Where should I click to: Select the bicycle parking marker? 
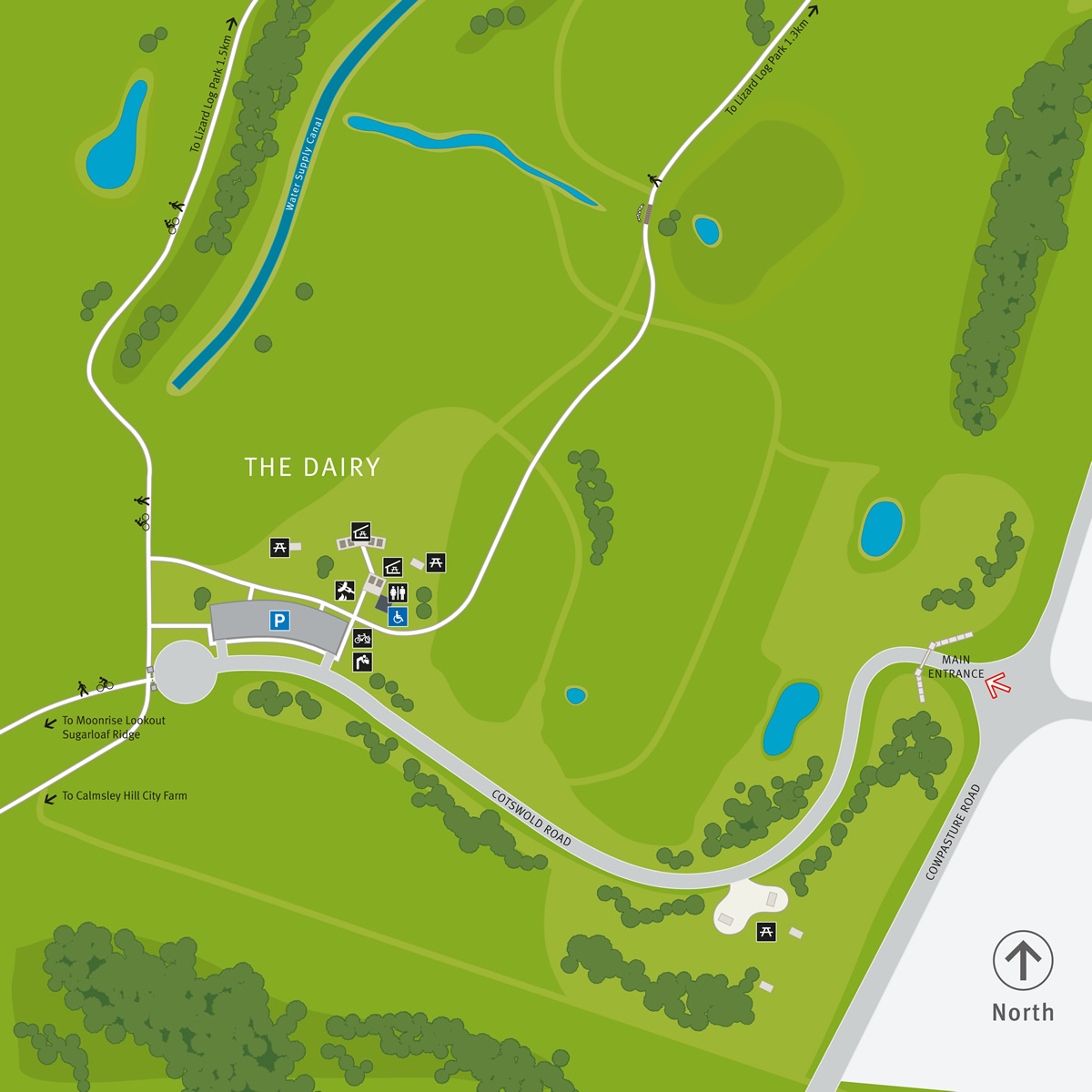pos(362,639)
